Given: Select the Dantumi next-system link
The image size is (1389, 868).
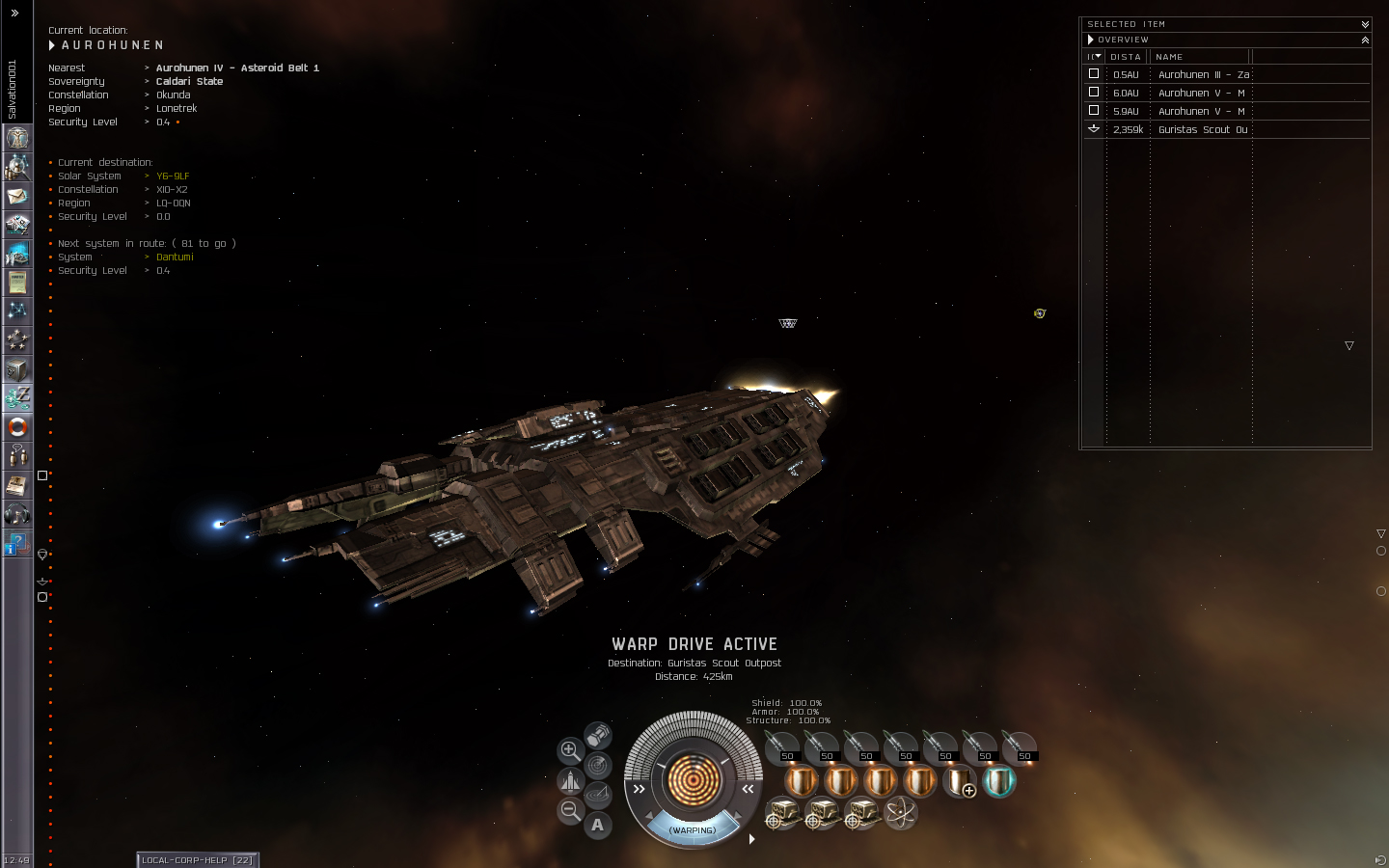Looking at the screenshot, I should pos(175,258).
